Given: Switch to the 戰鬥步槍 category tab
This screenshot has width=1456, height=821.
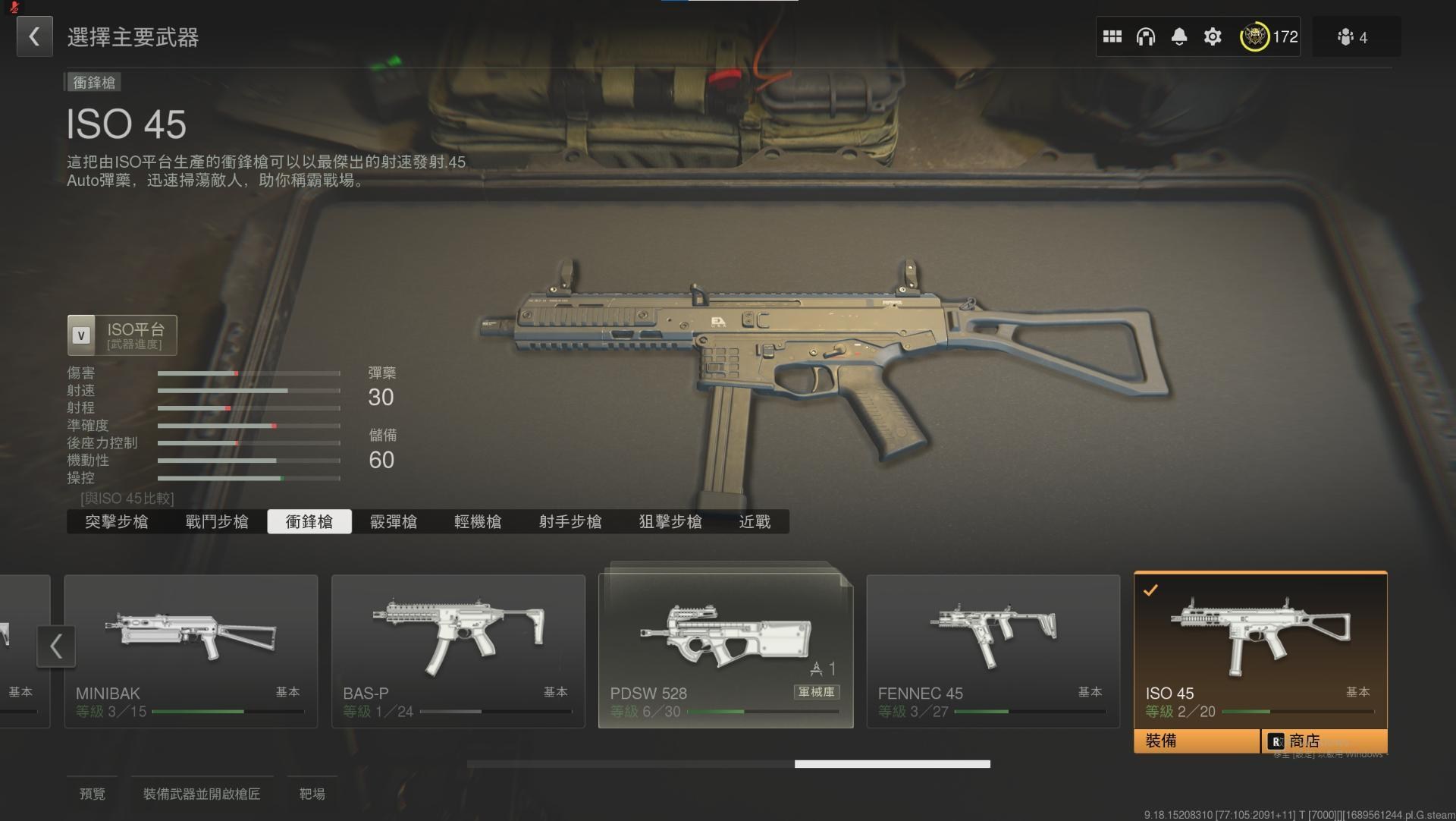Looking at the screenshot, I should tap(217, 521).
